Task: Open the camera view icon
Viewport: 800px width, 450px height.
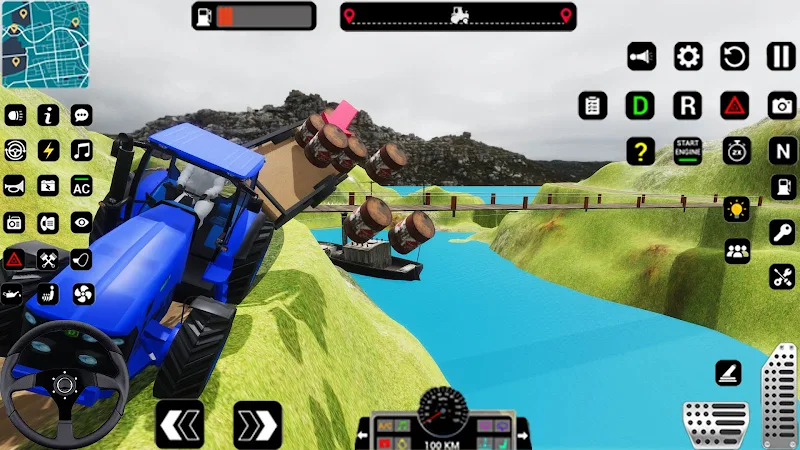Action: pos(782,105)
